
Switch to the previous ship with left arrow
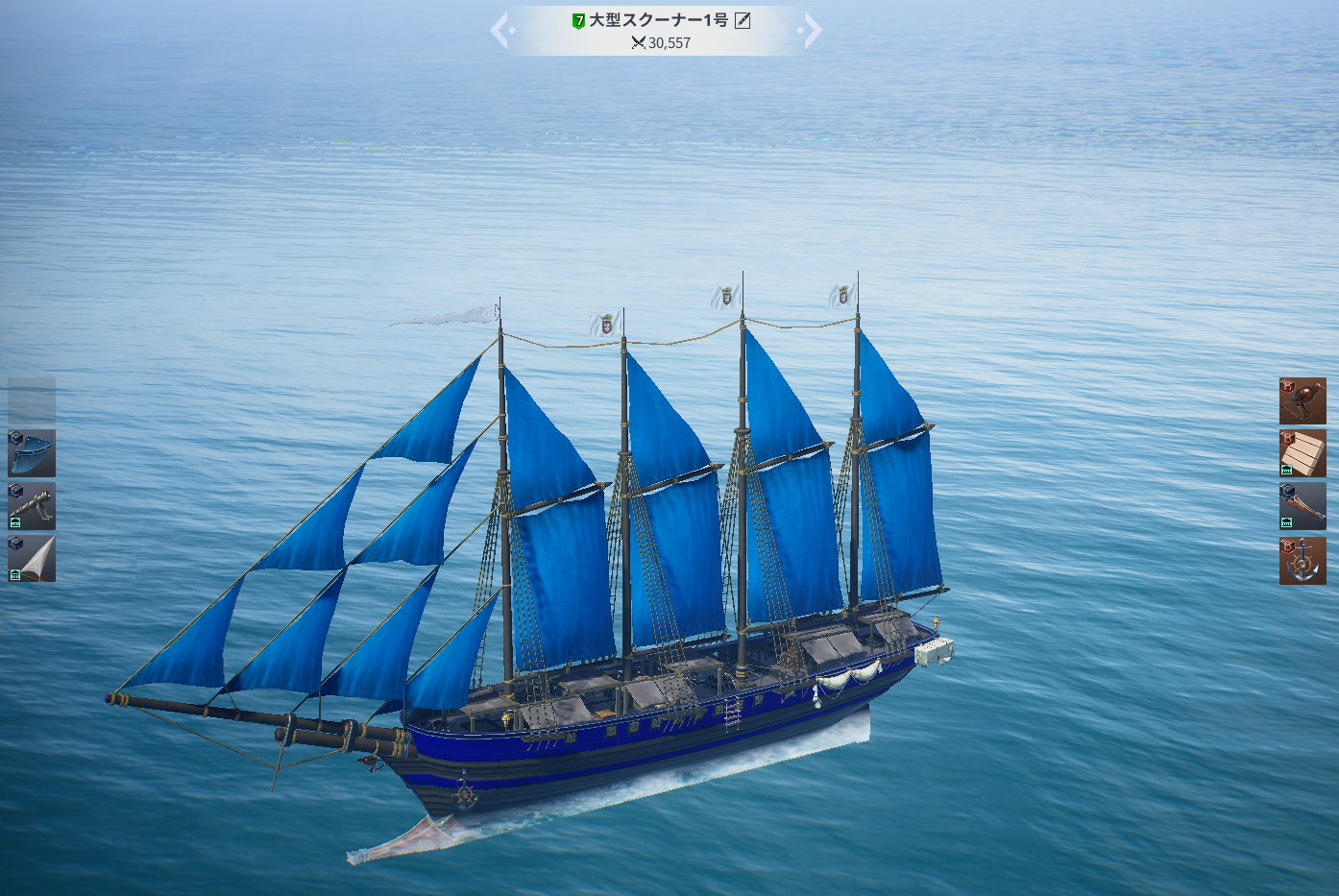[x=499, y=30]
